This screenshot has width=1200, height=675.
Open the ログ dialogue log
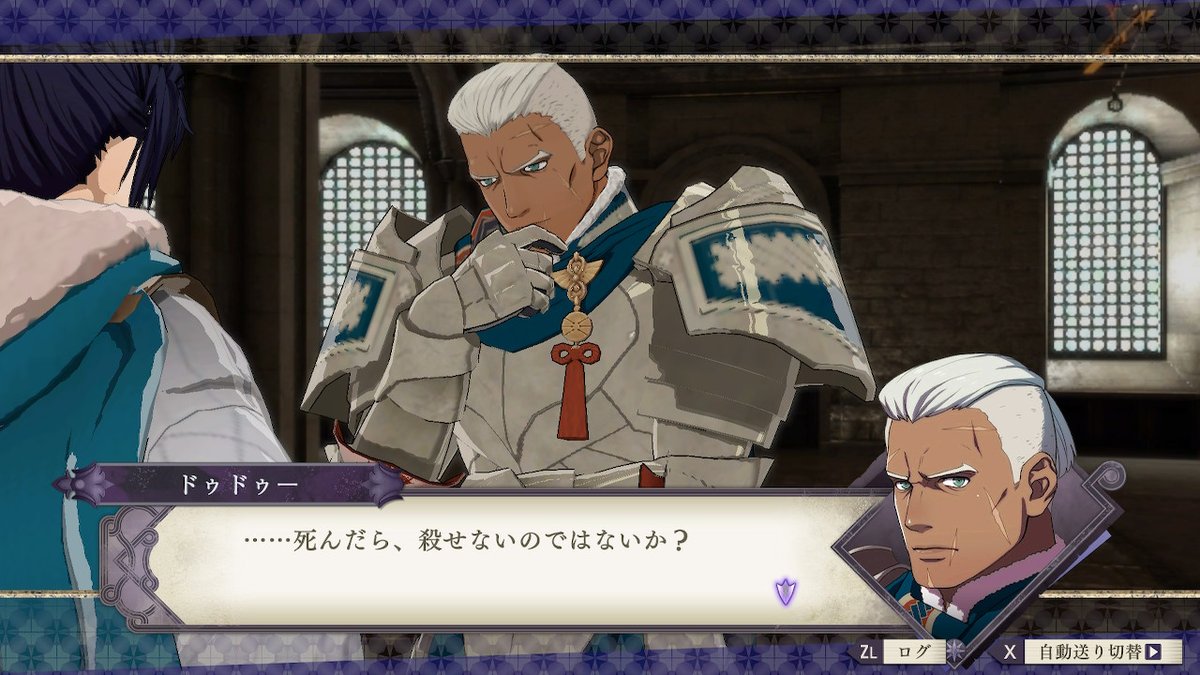pos(912,652)
